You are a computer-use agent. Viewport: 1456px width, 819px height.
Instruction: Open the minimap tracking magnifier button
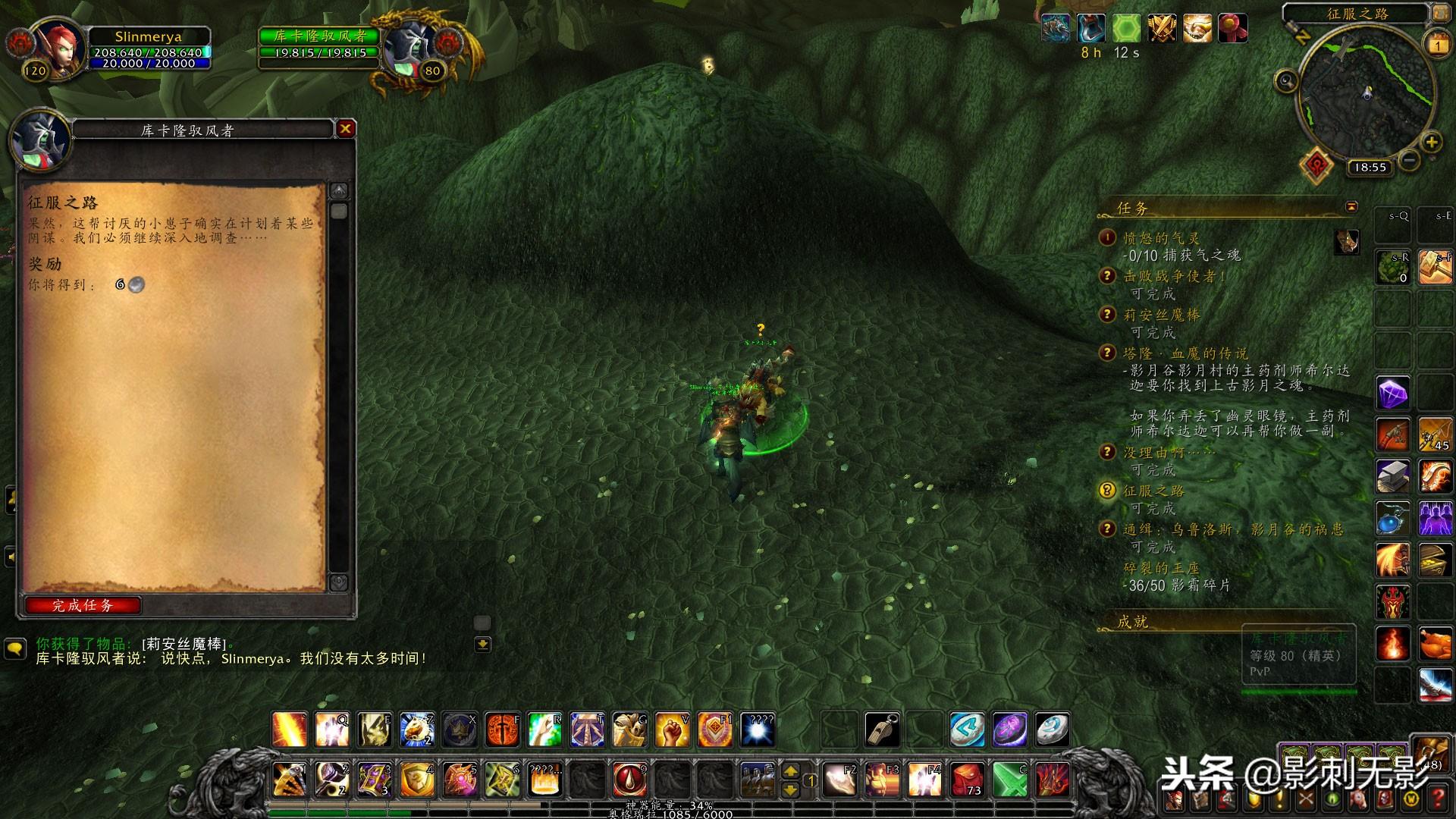[1286, 80]
